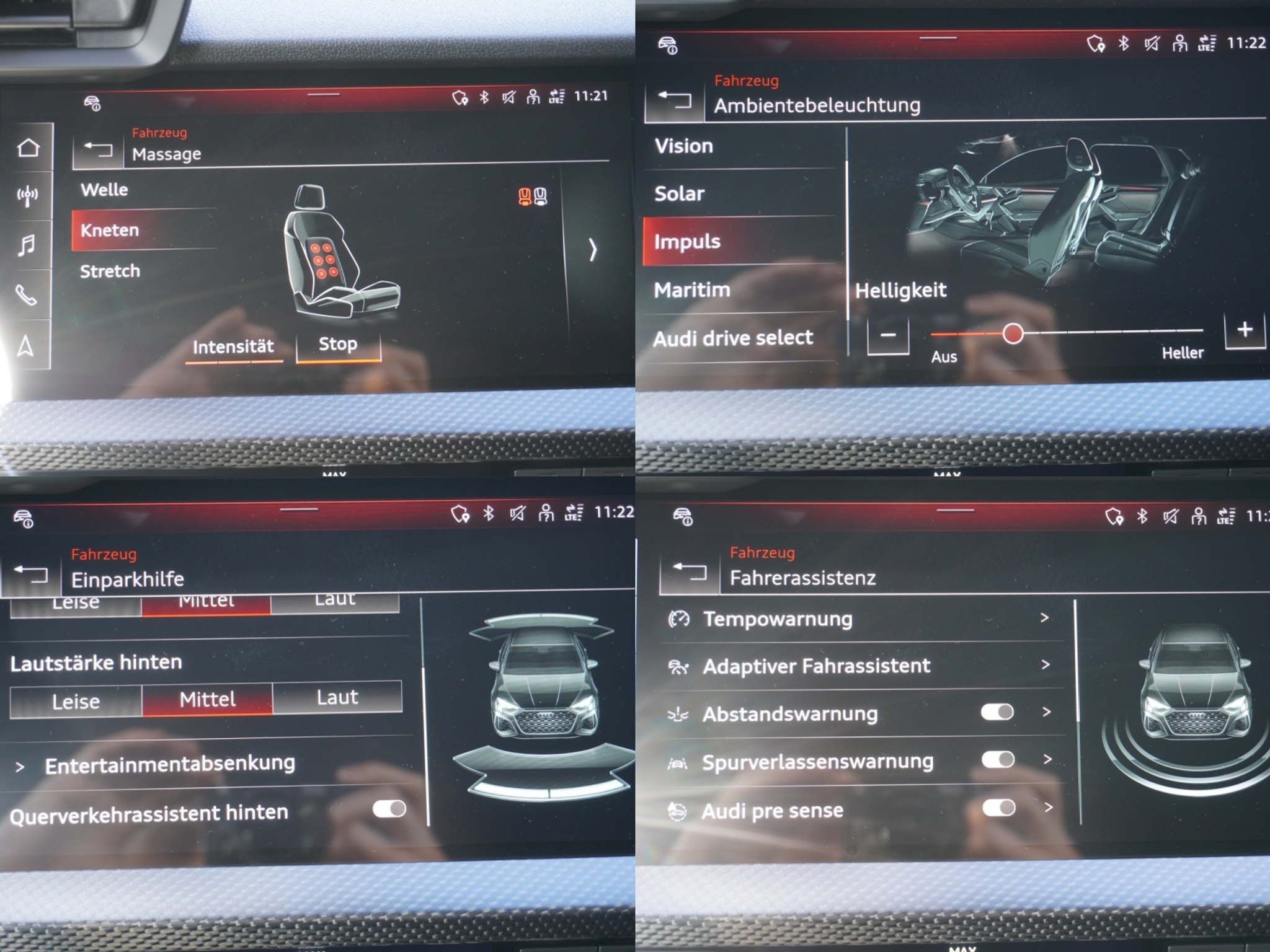Open the massage Intensität setting
Image resolution: width=1270 pixels, height=952 pixels.
tap(233, 347)
